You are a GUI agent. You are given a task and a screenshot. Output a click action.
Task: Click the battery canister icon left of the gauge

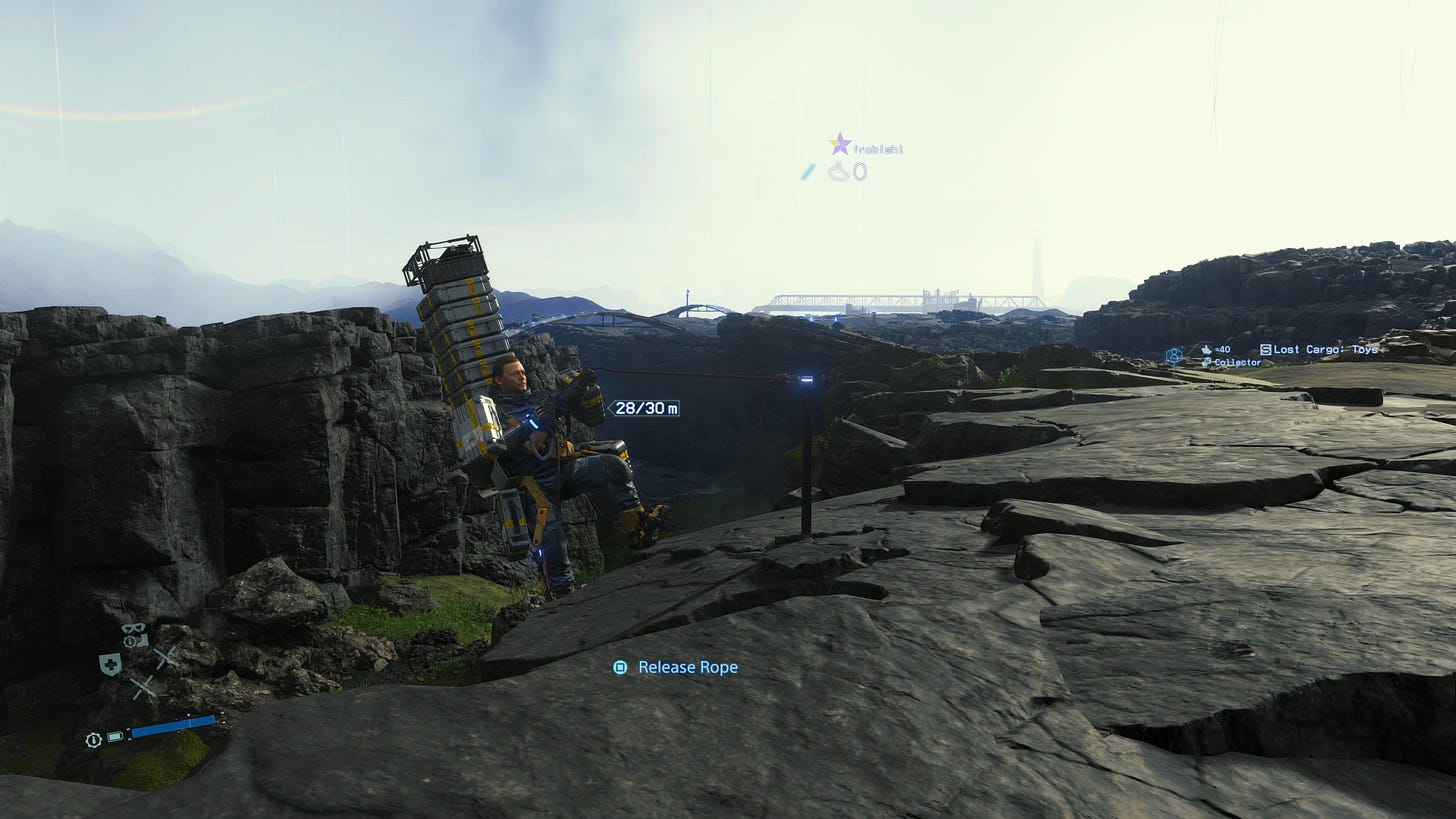[114, 736]
